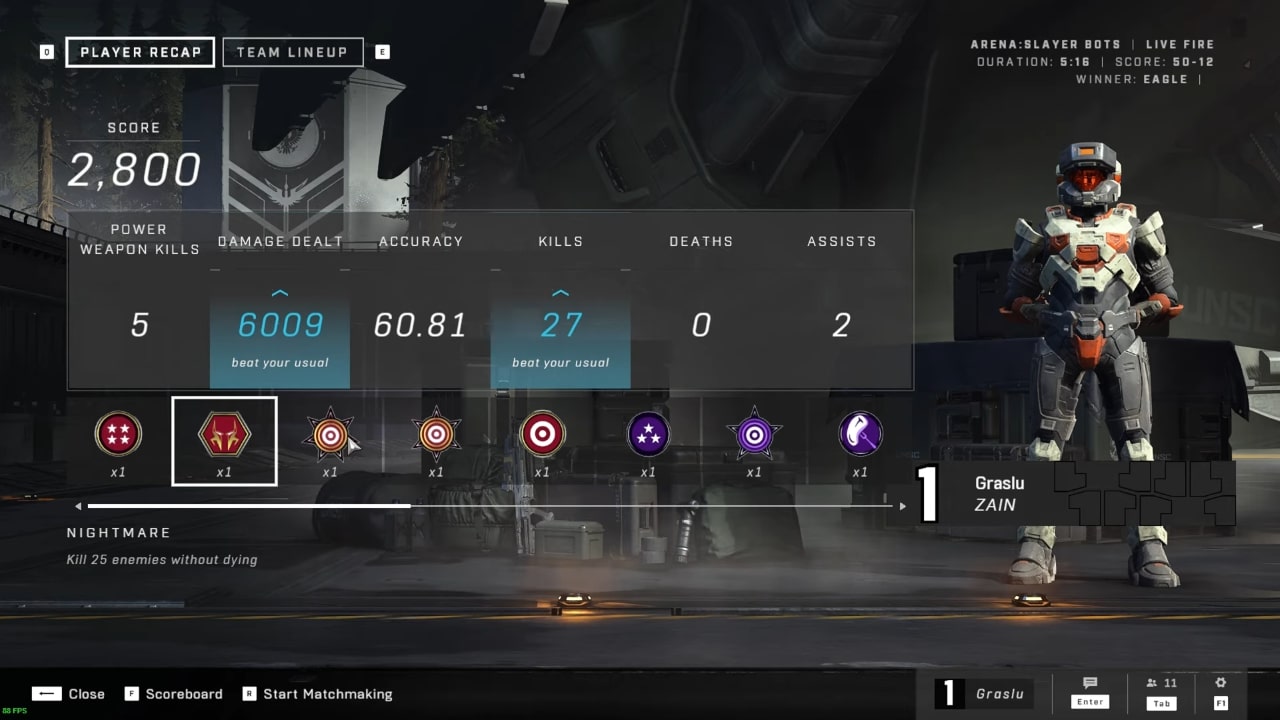
Task: Pick the purple star-shaped target medal
Action: [x=754, y=435]
